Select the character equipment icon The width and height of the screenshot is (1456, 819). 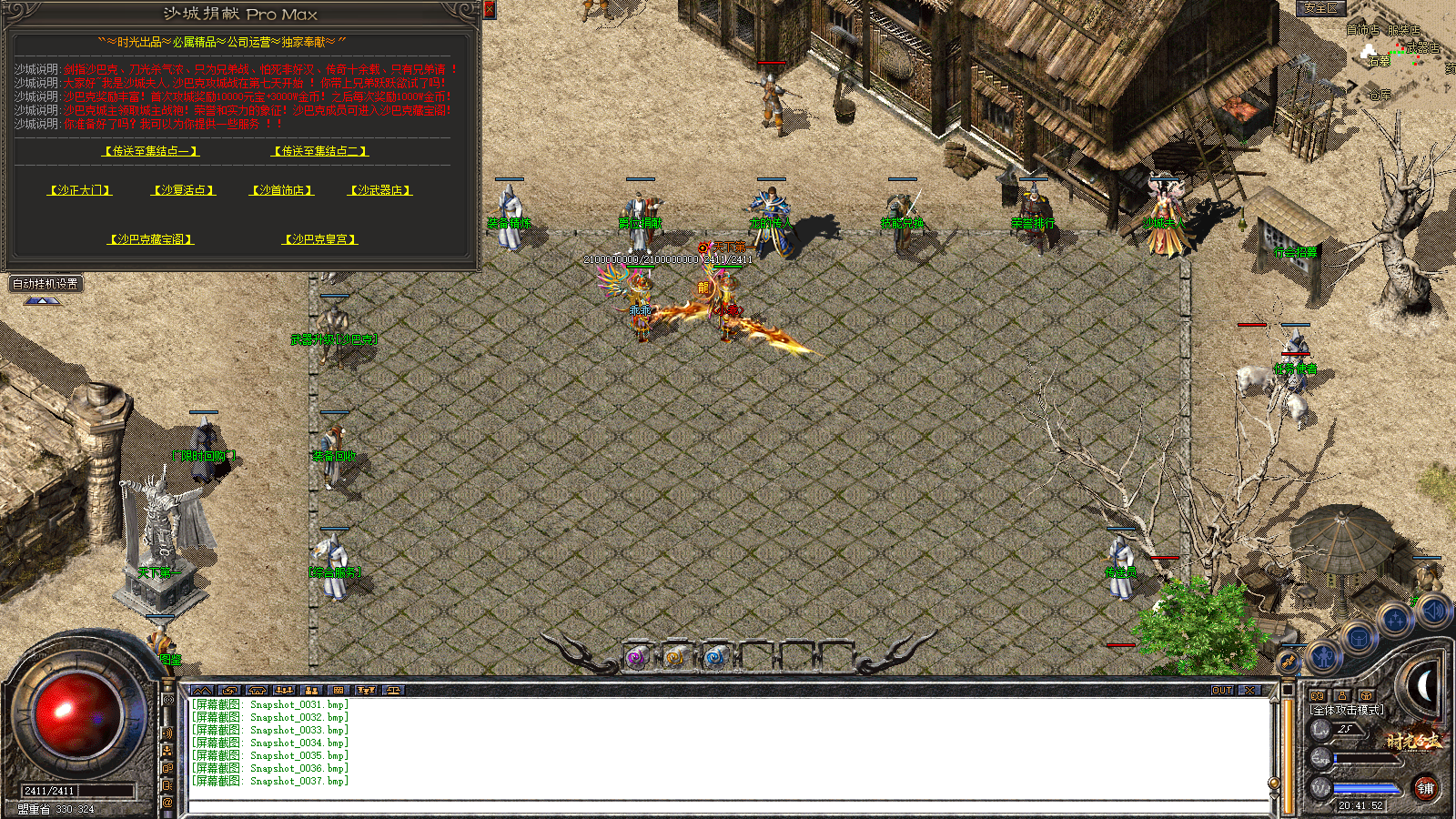[1323, 657]
